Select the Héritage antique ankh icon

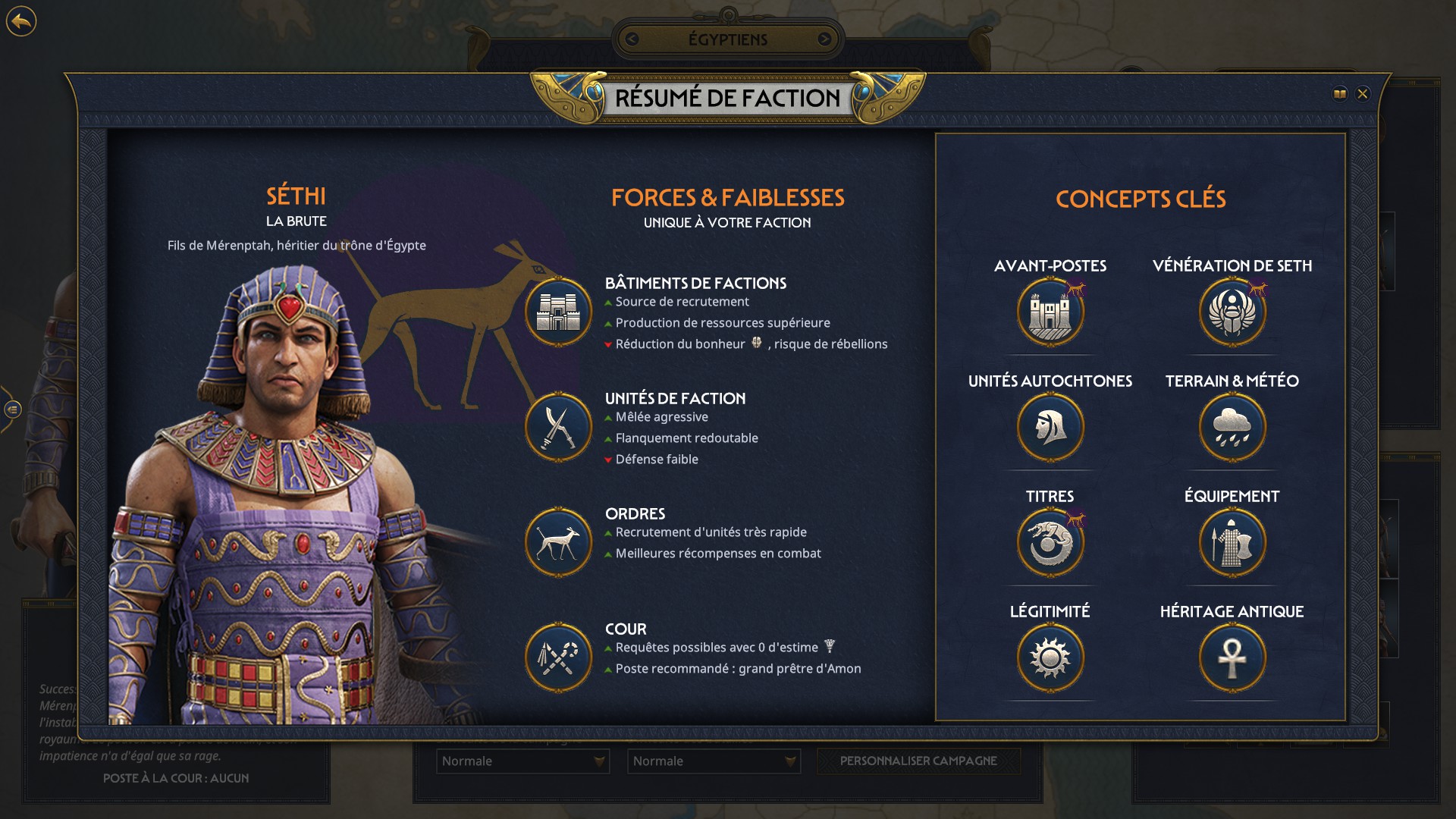(1231, 657)
